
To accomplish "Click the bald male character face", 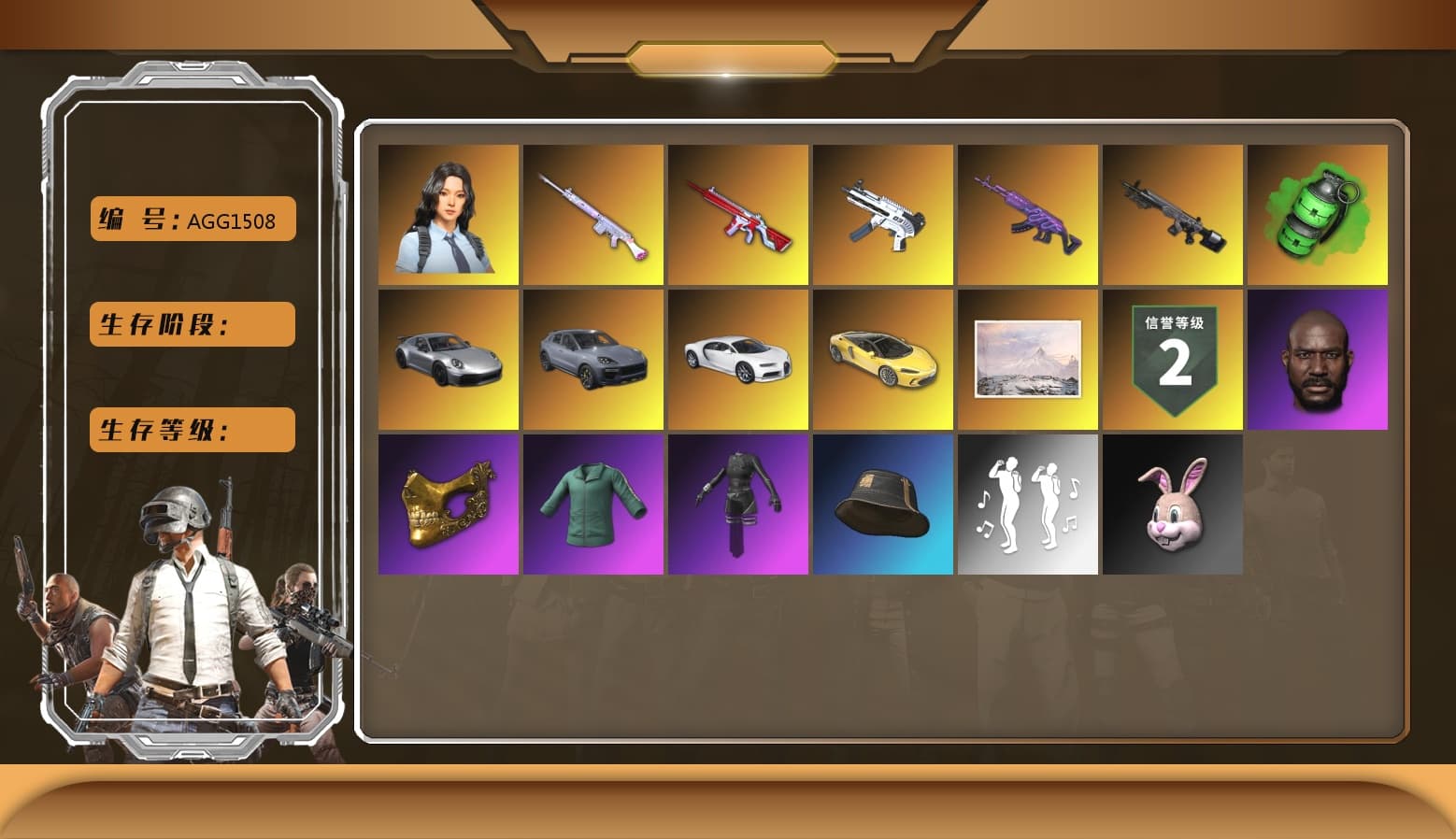I will [x=1318, y=360].
